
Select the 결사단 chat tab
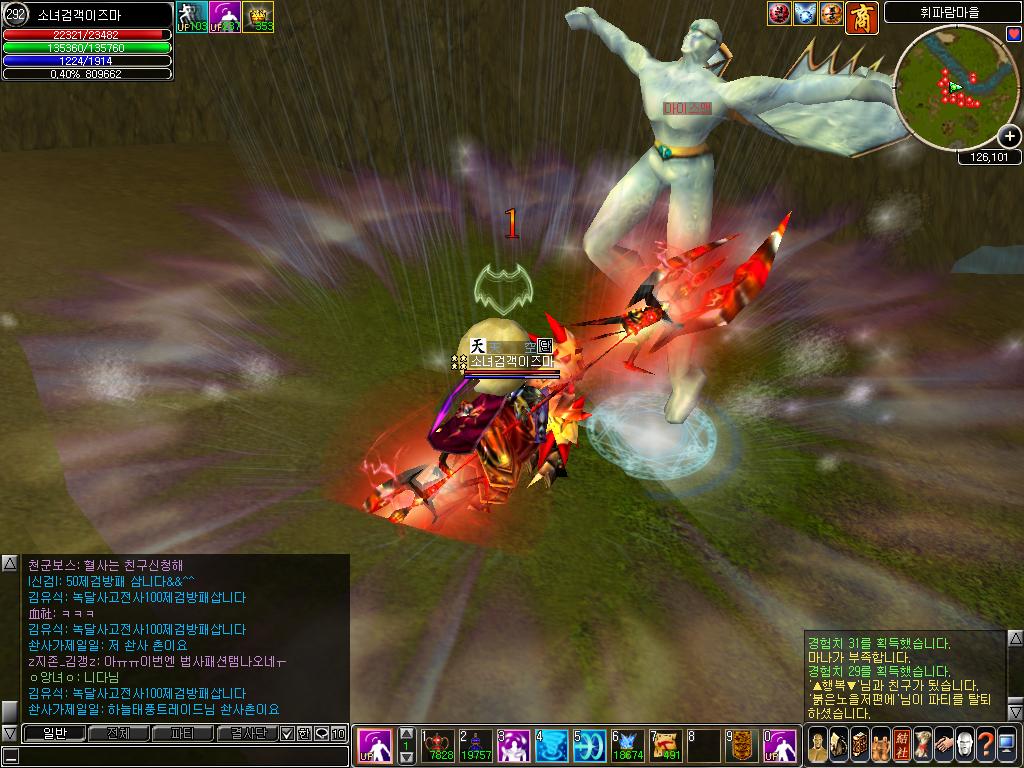point(246,733)
